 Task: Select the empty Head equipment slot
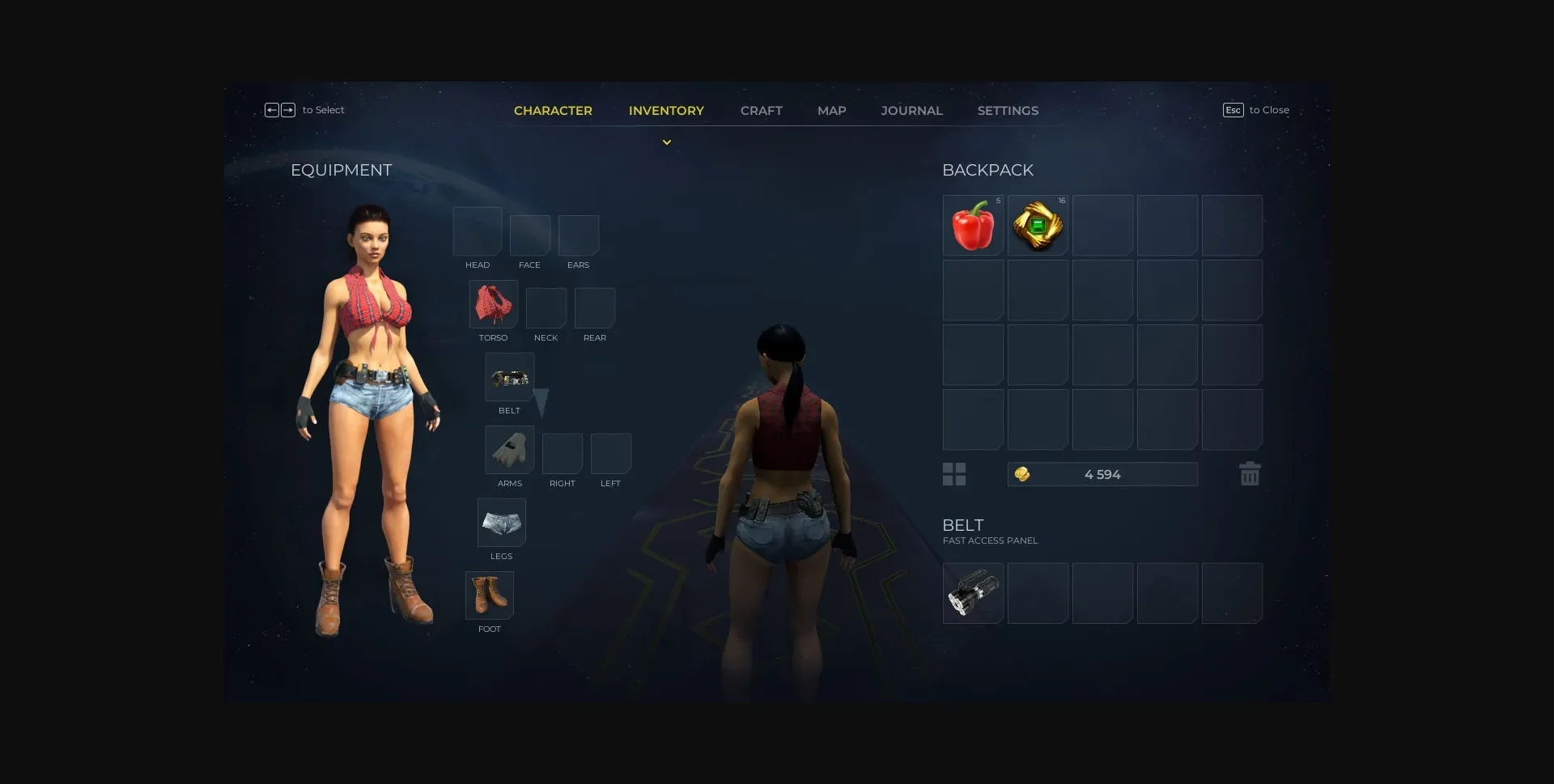pos(477,231)
